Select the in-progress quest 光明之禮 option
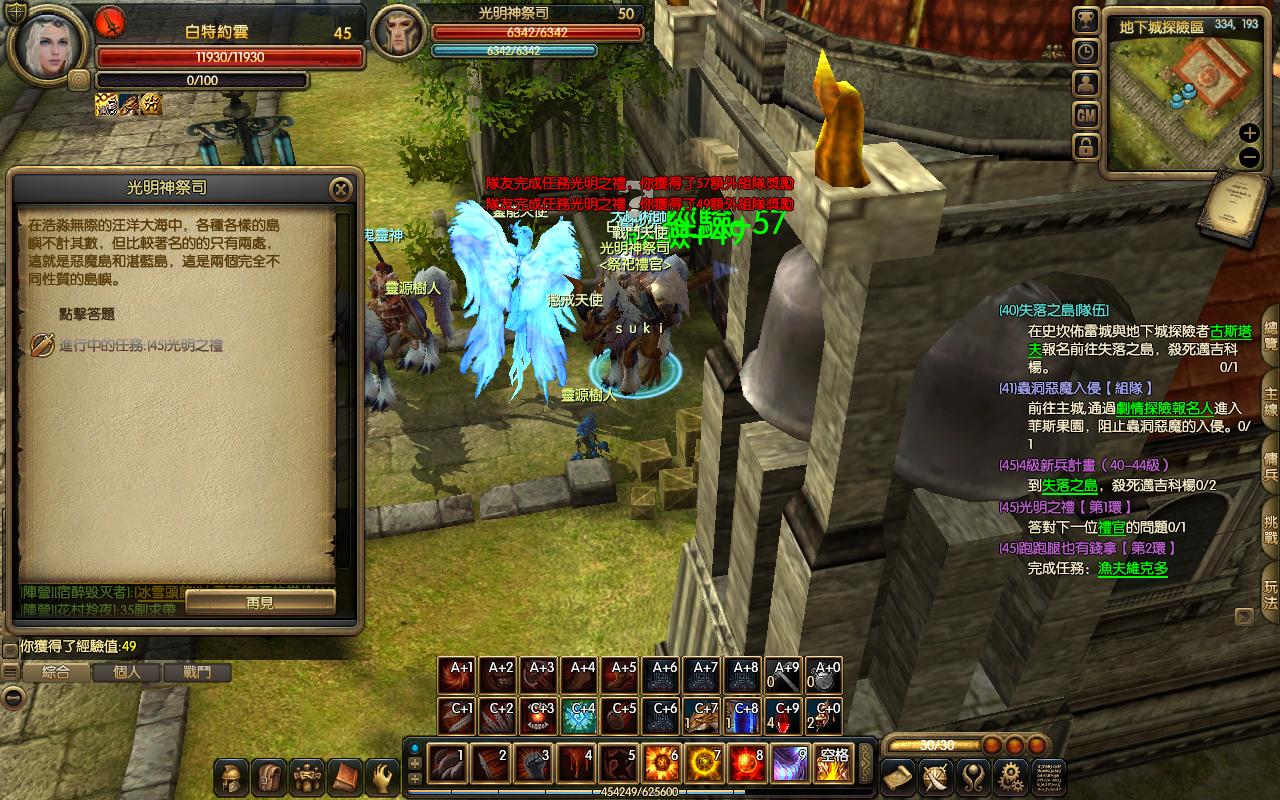This screenshot has width=1280, height=800. [x=140, y=345]
